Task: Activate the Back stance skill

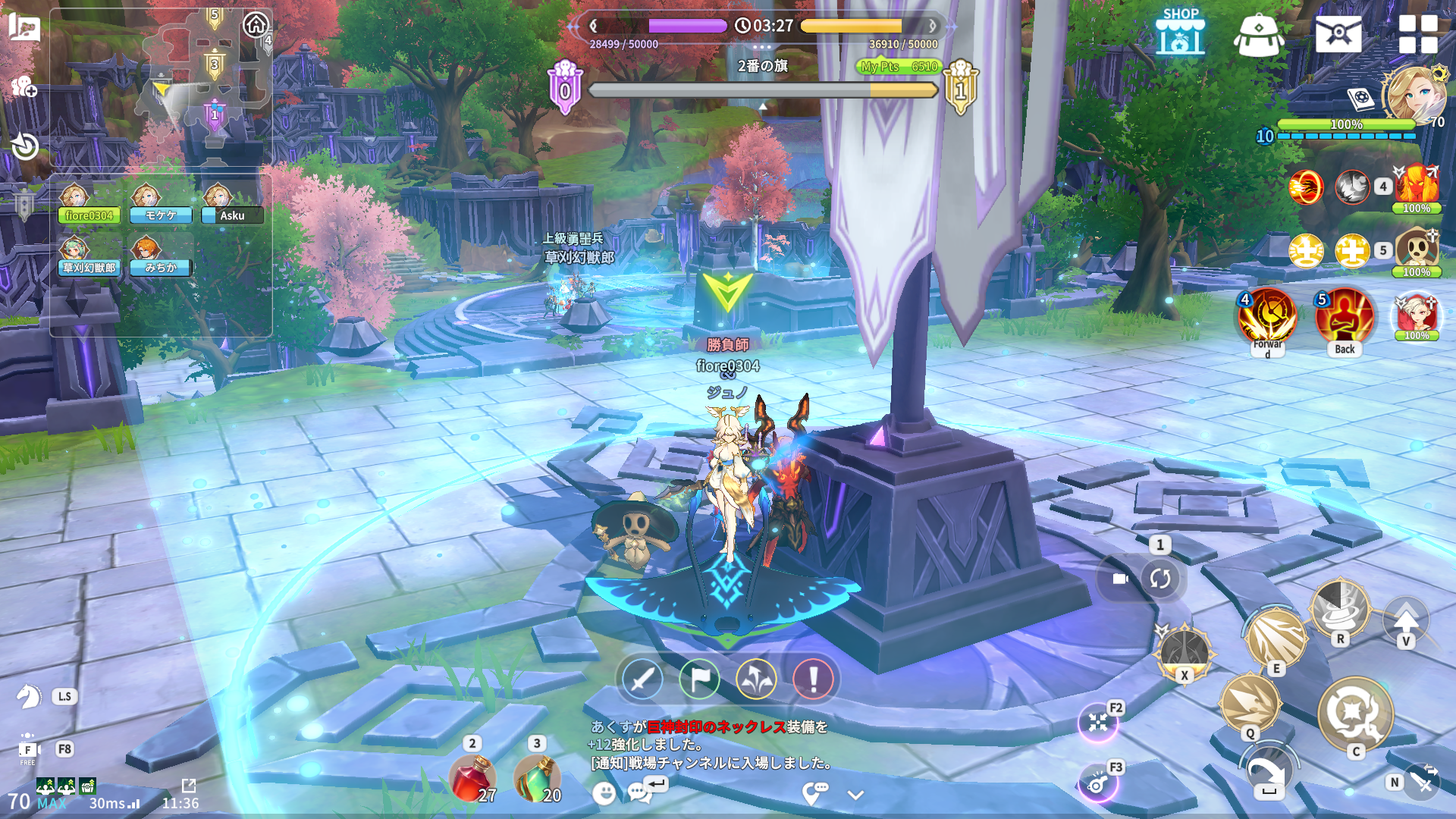Action: click(x=1345, y=317)
